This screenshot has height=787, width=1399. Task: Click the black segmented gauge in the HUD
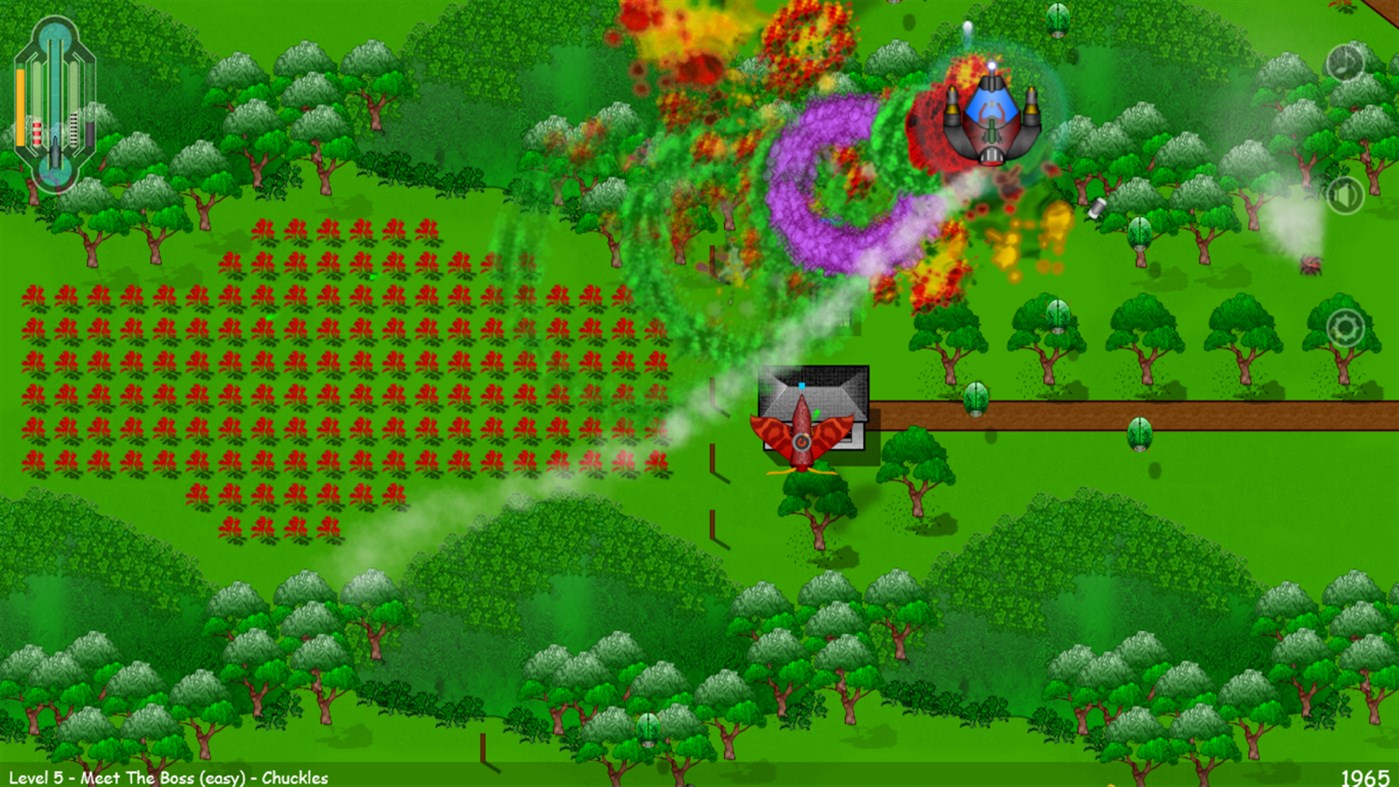[x=72, y=127]
